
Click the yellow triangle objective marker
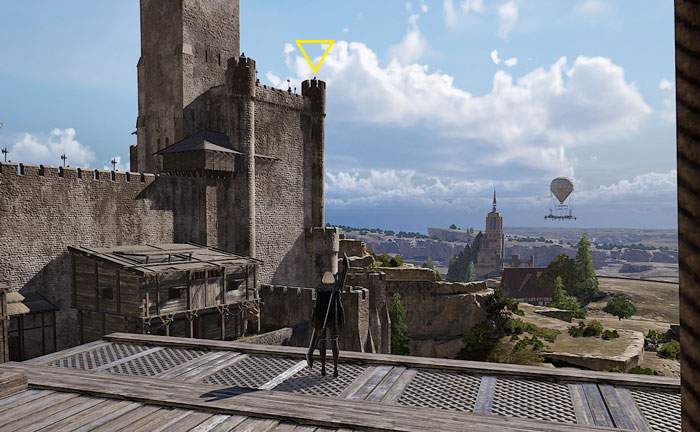coord(315,54)
